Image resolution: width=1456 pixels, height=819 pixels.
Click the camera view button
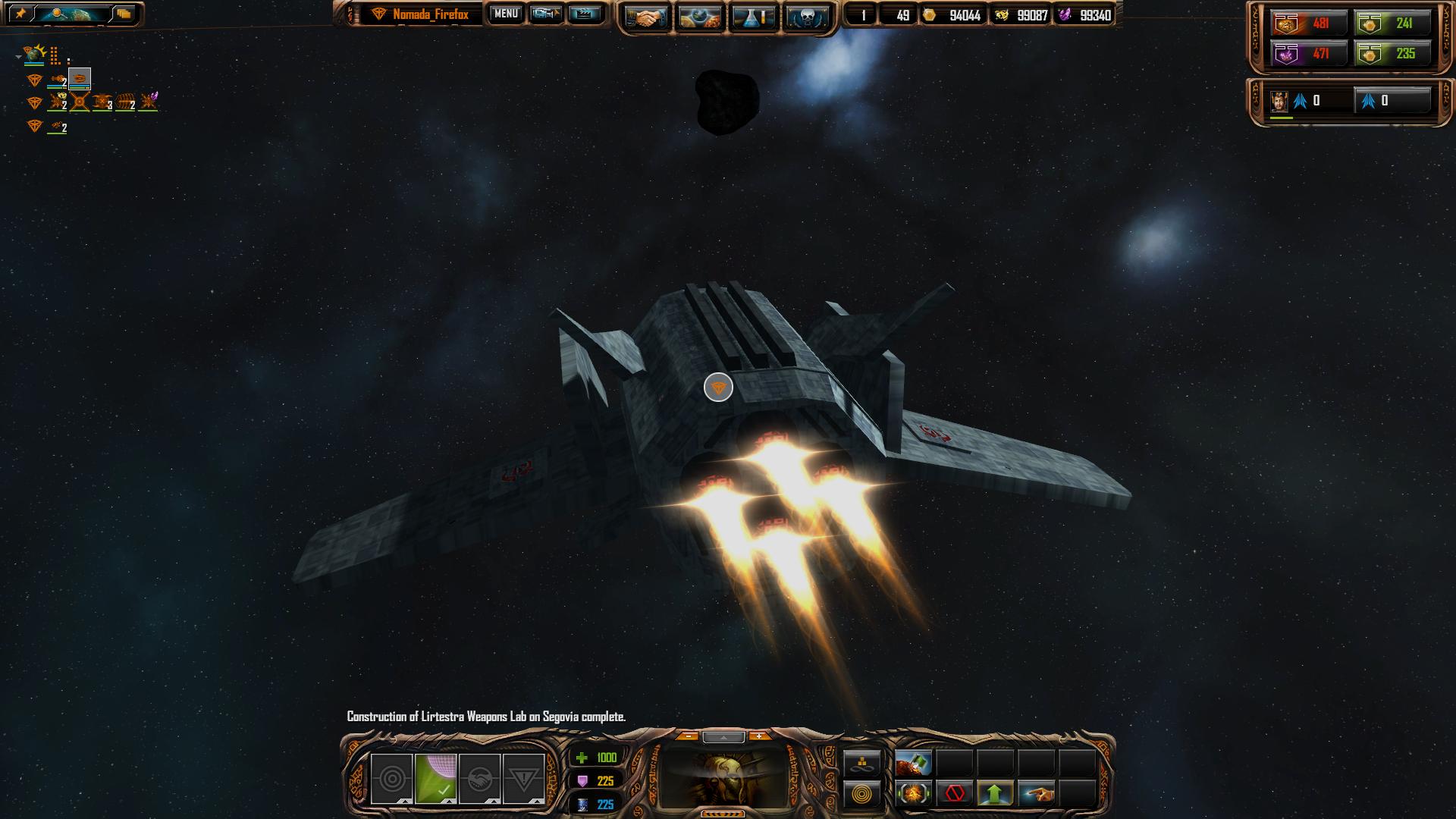[x=545, y=14]
